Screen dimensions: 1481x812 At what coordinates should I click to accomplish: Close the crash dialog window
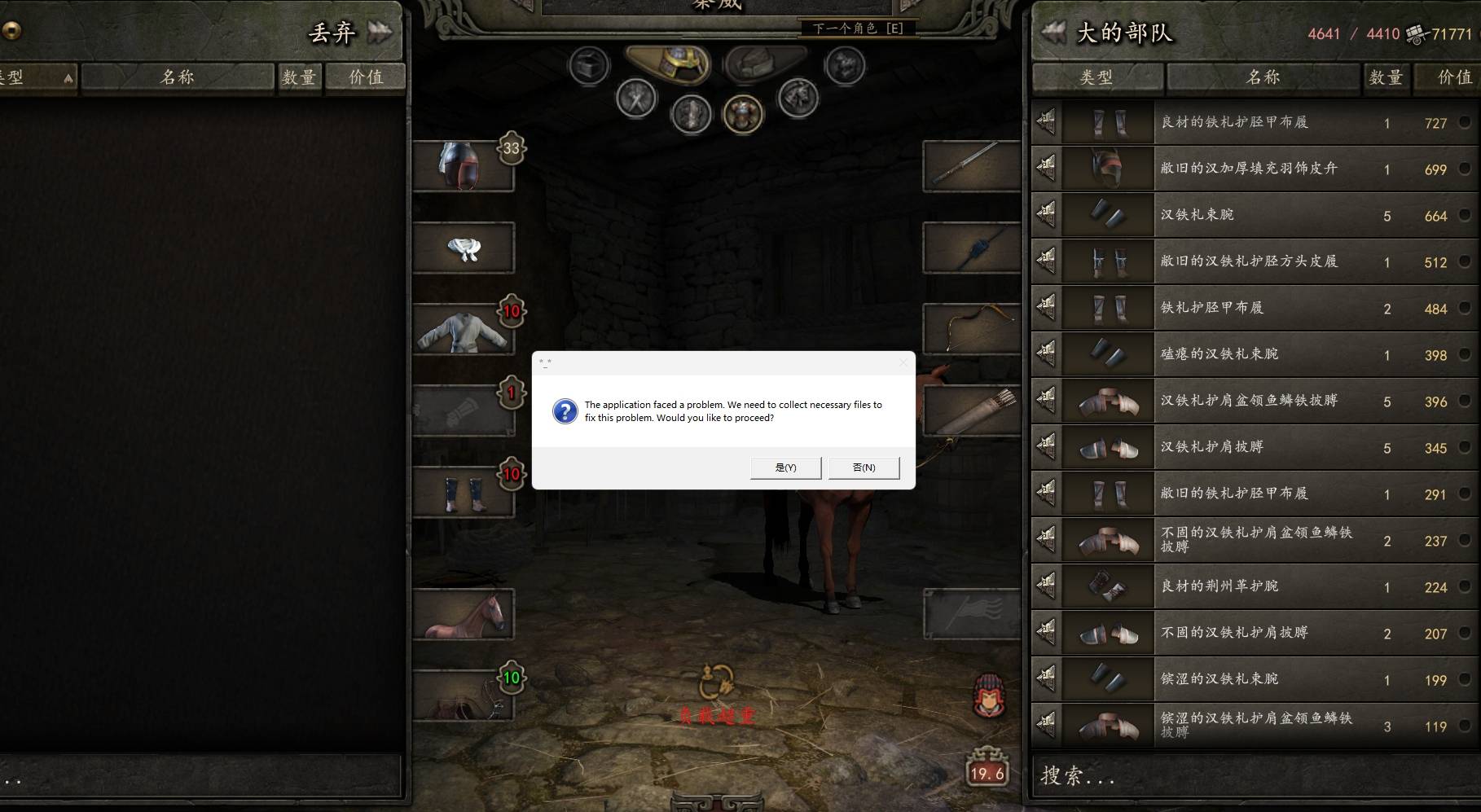pos(903,363)
